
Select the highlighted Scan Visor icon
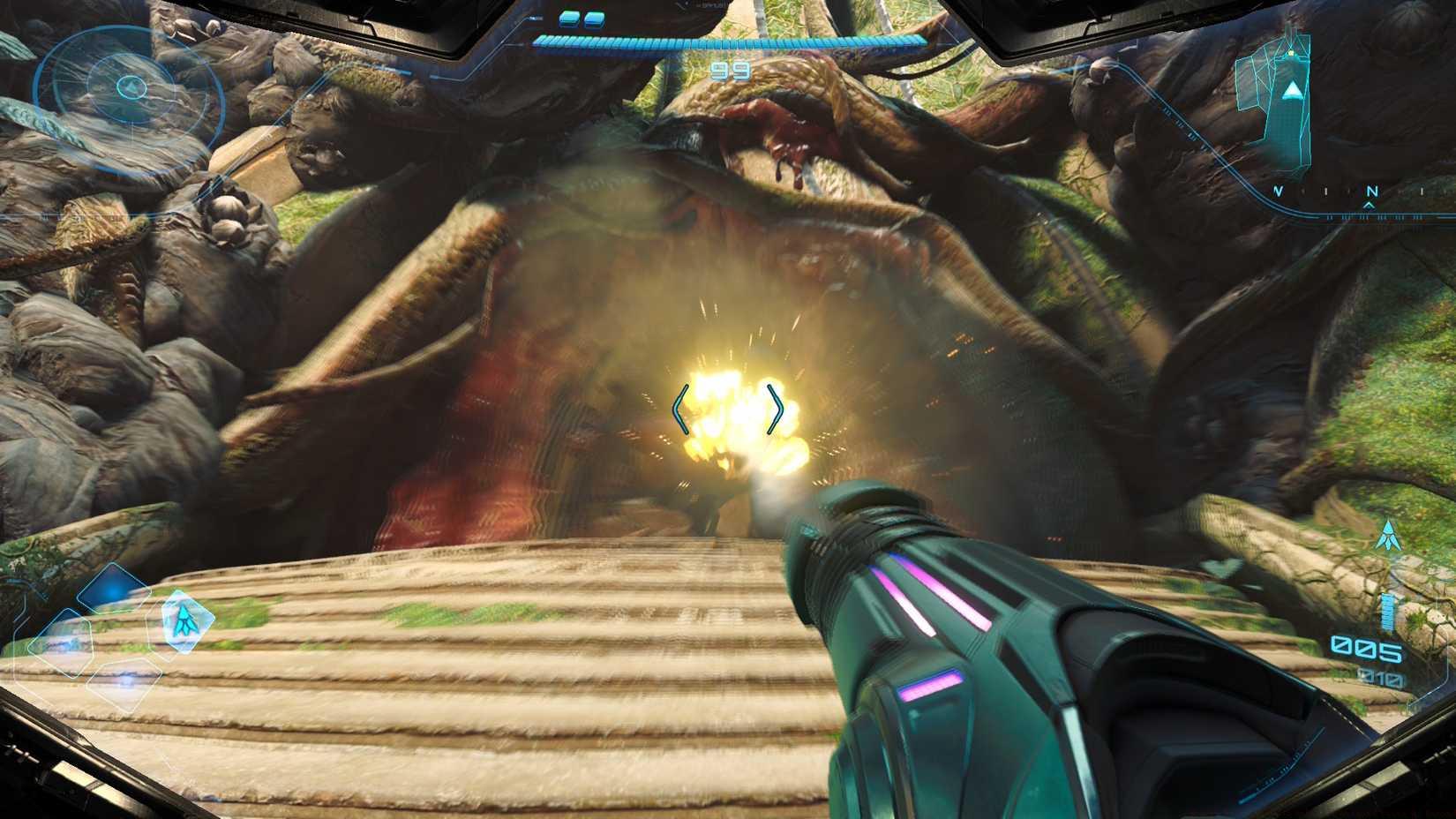coord(188,620)
